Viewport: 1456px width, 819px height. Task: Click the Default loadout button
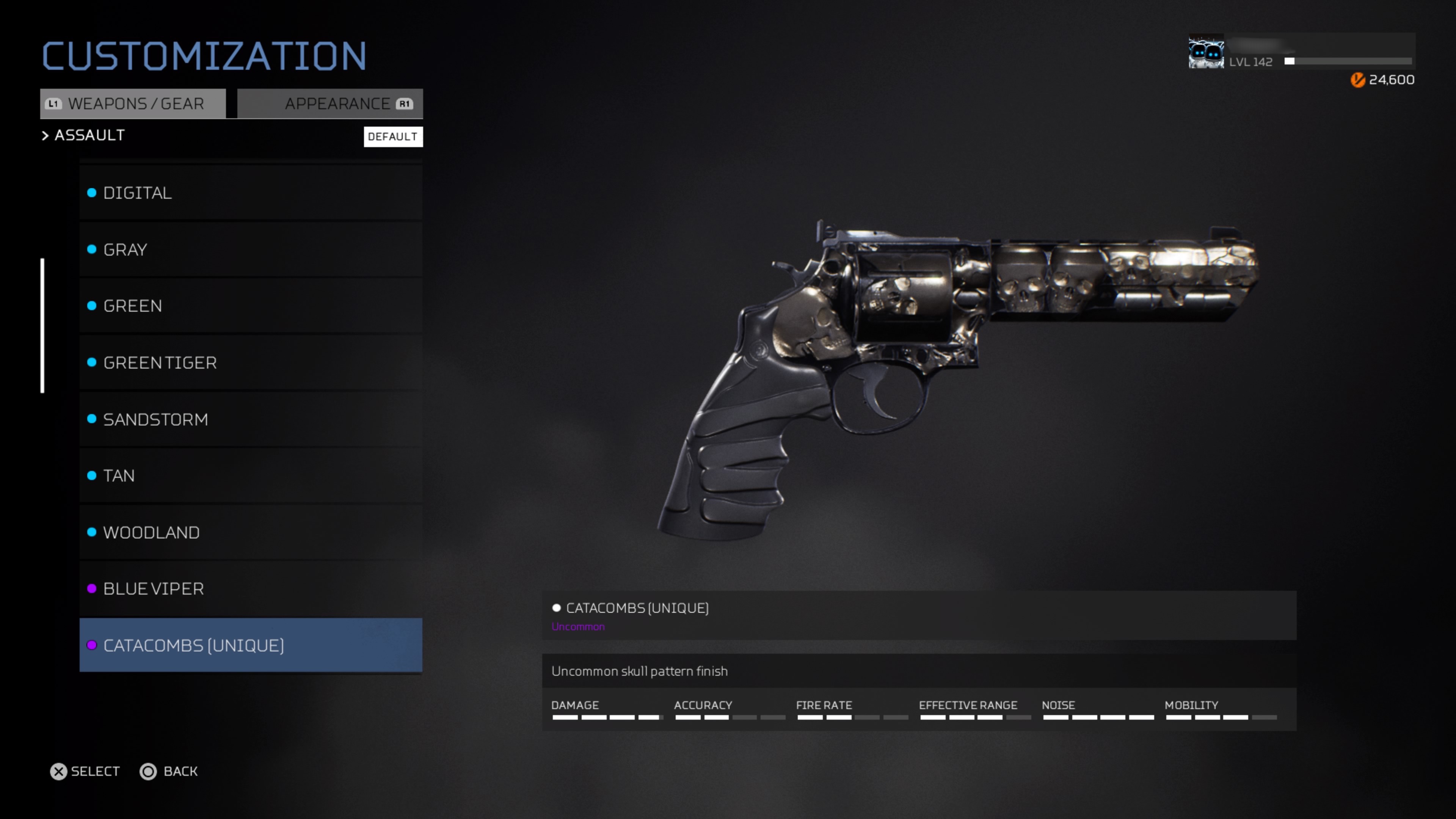click(x=393, y=137)
